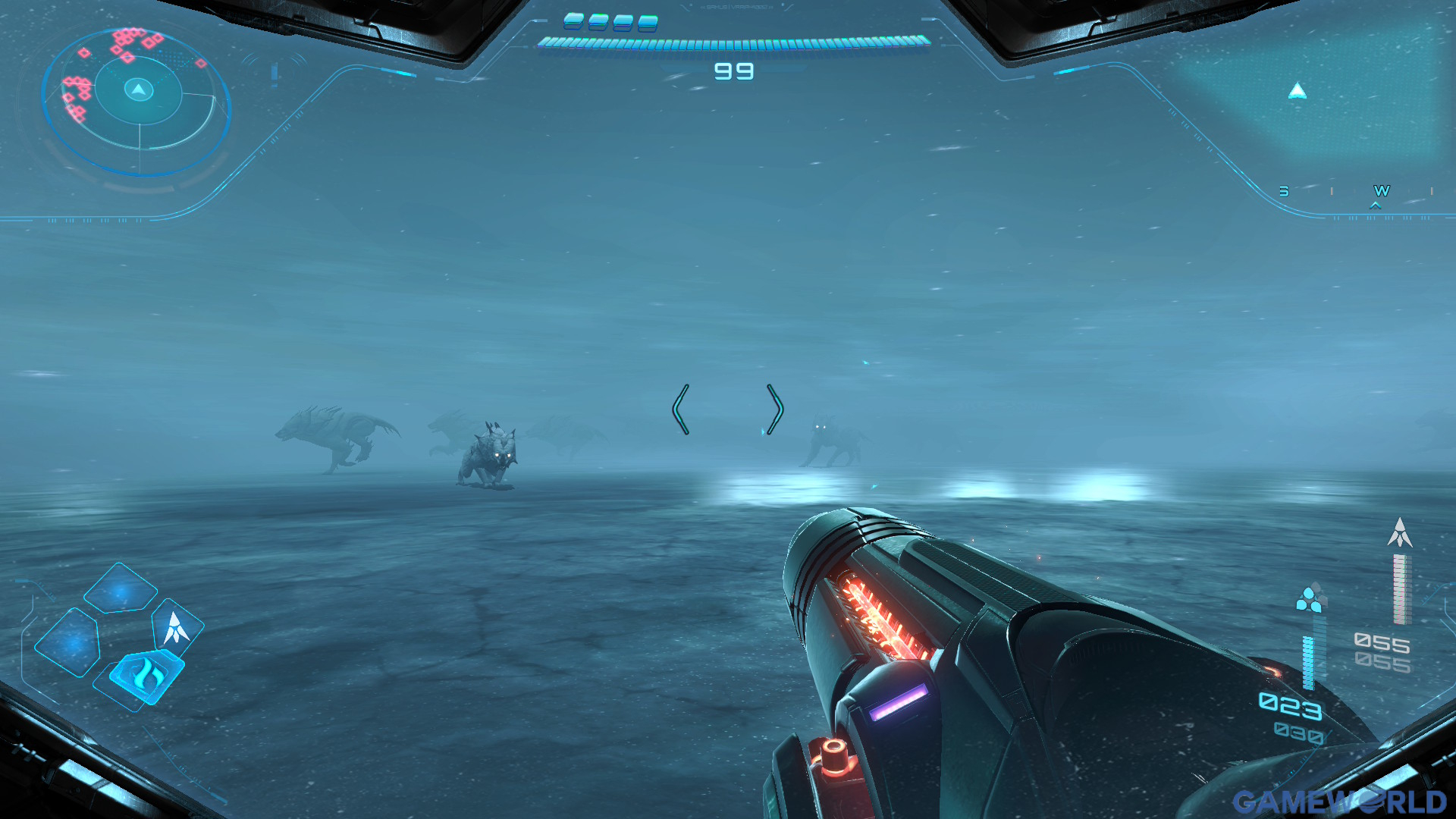
Task: Toggle the empty top ability slot in the diamond
Action: tap(120, 588)
